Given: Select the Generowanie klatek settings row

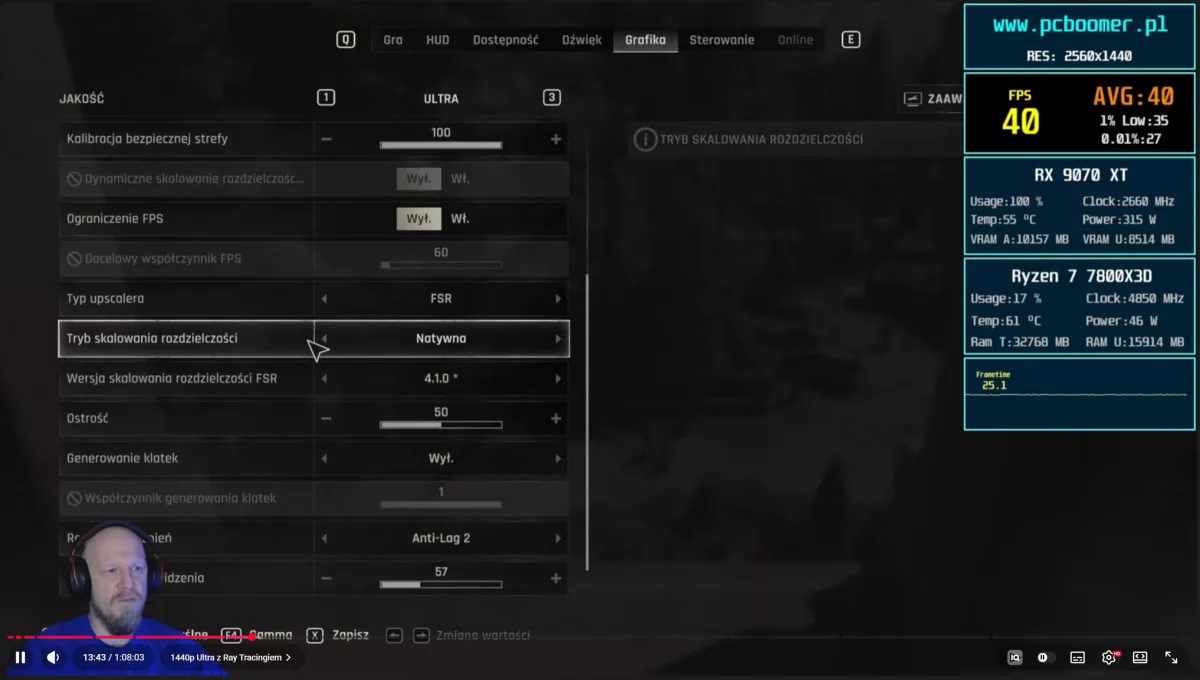Looking at the screenshot, I should (186, 459).
